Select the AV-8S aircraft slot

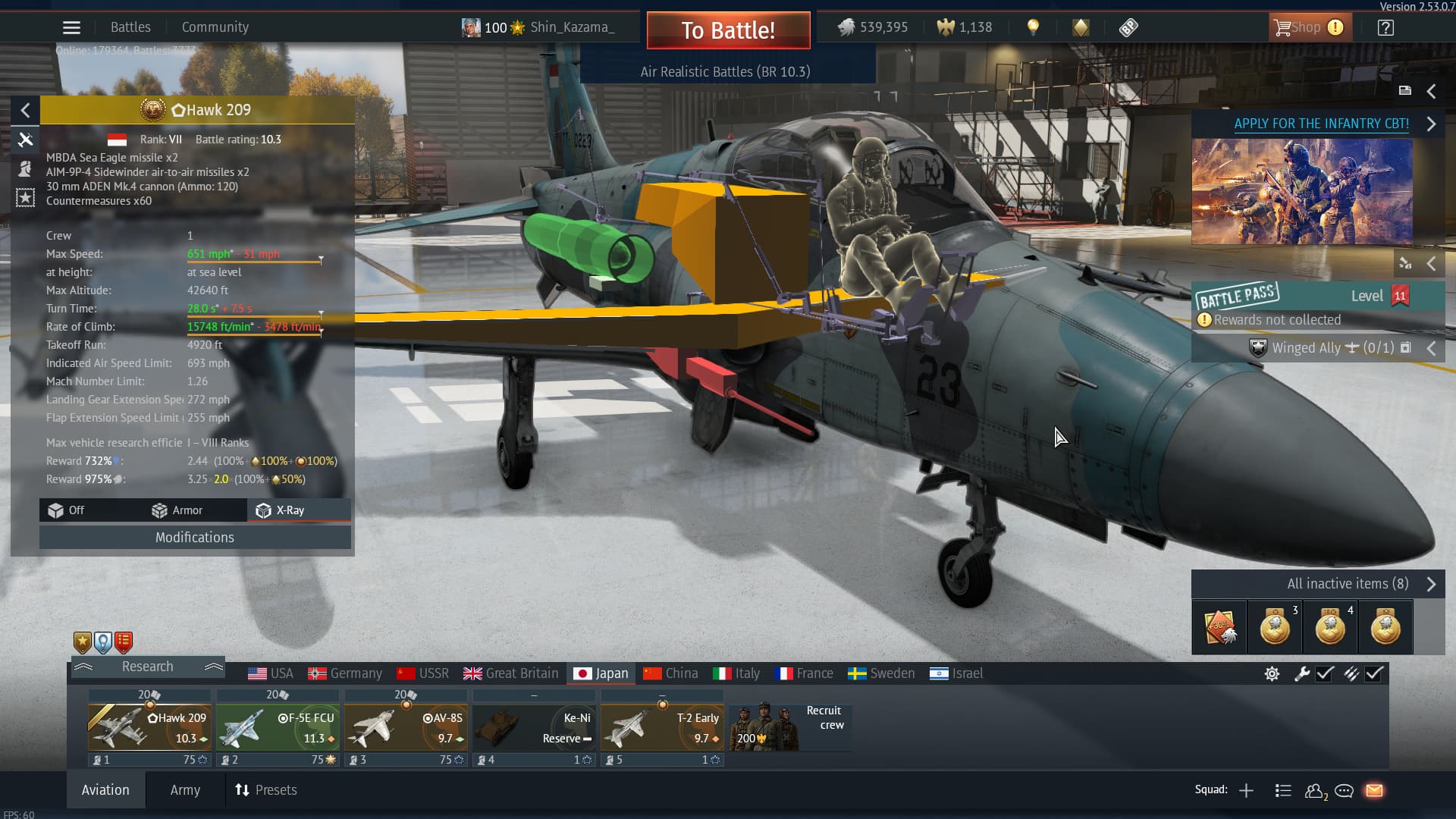(406, 728)
